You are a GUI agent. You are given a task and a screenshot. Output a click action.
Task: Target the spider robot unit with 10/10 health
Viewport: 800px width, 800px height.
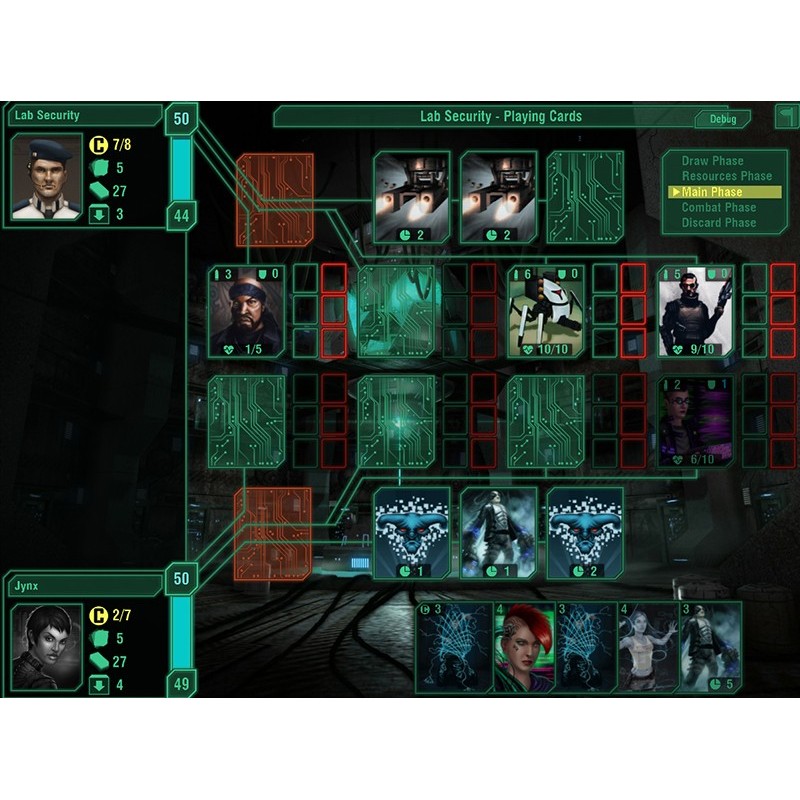(x=546, y=311)
